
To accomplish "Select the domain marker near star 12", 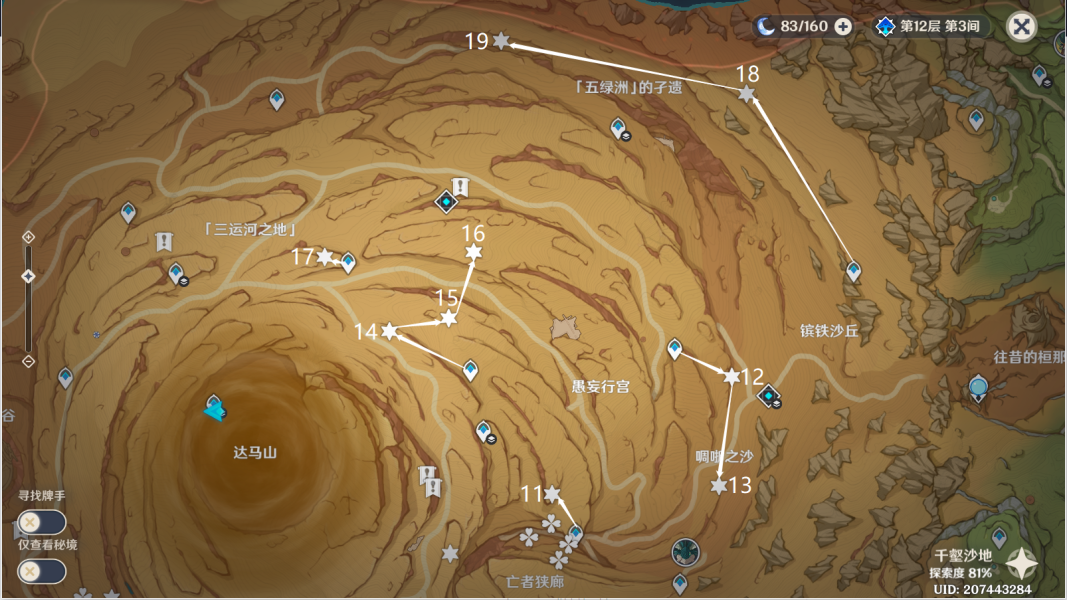I will pyautogui.click(x=769, y=398).
